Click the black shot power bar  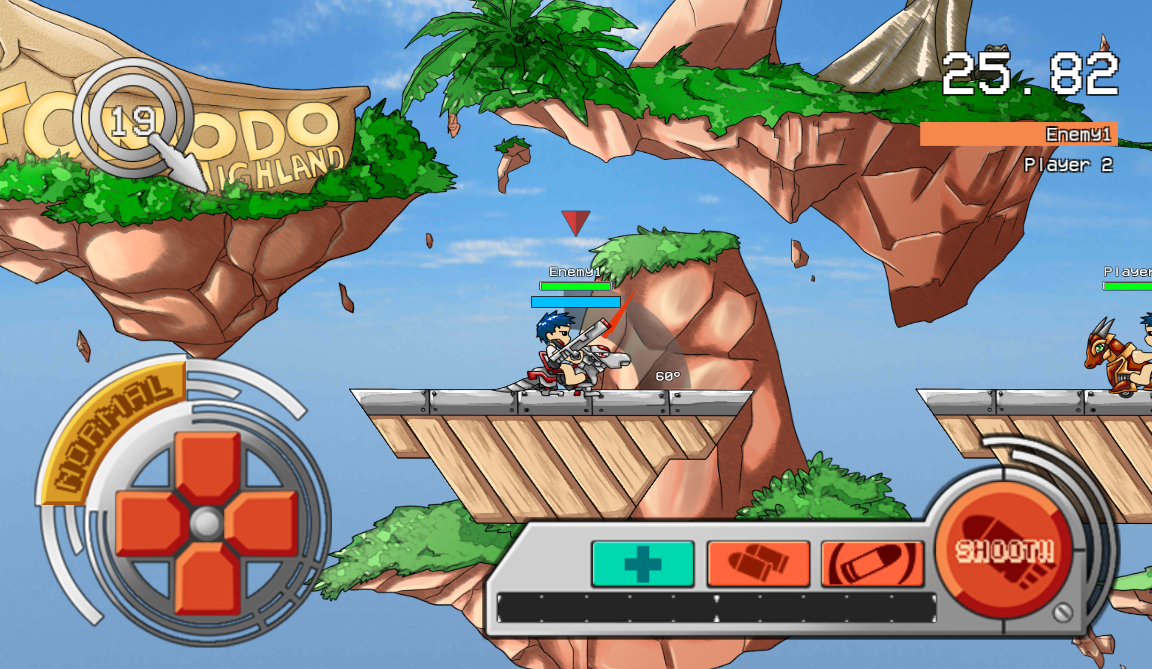tap(716, 608)
